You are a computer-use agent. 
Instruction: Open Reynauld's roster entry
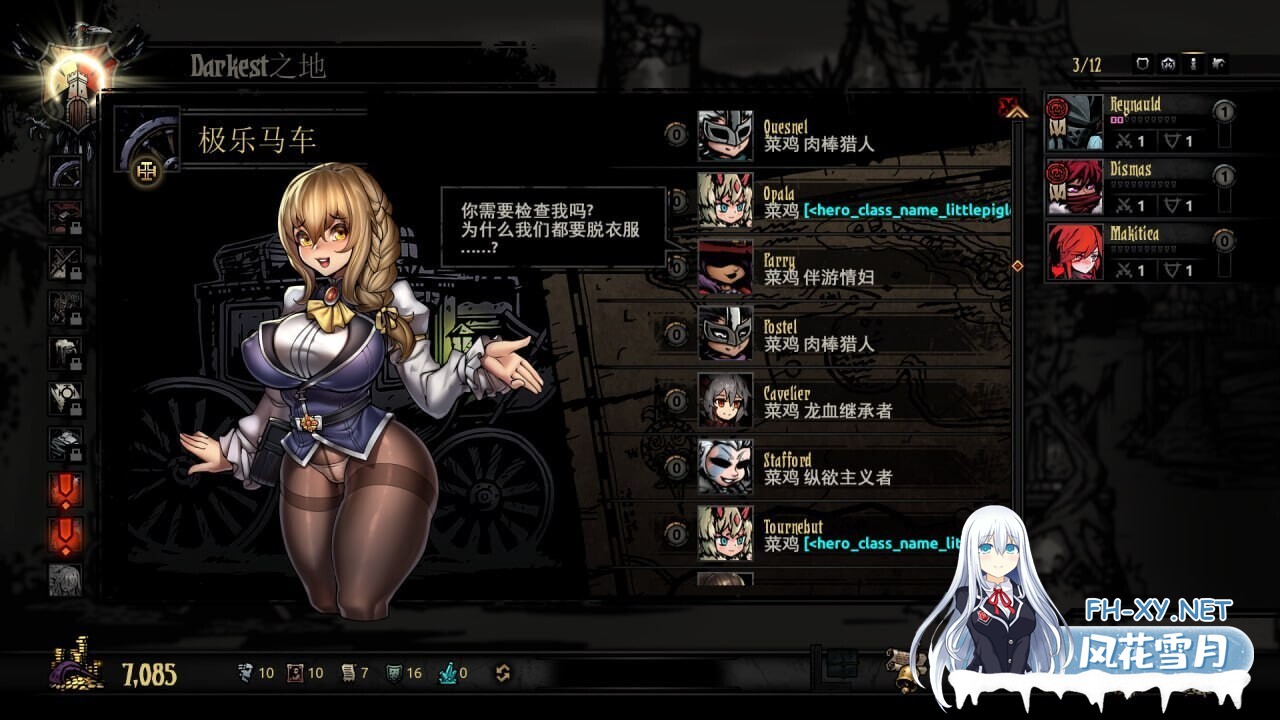(x=1130, y=122)
